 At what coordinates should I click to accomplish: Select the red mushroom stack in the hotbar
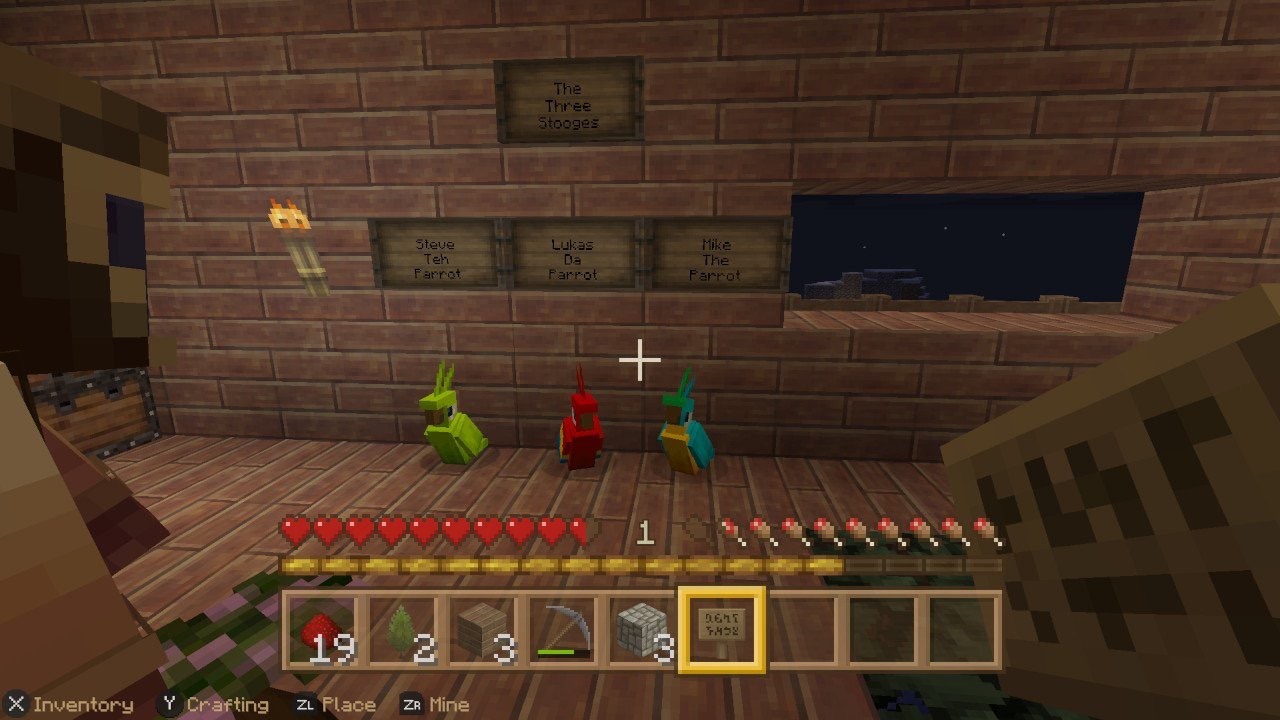coord(322,630)
